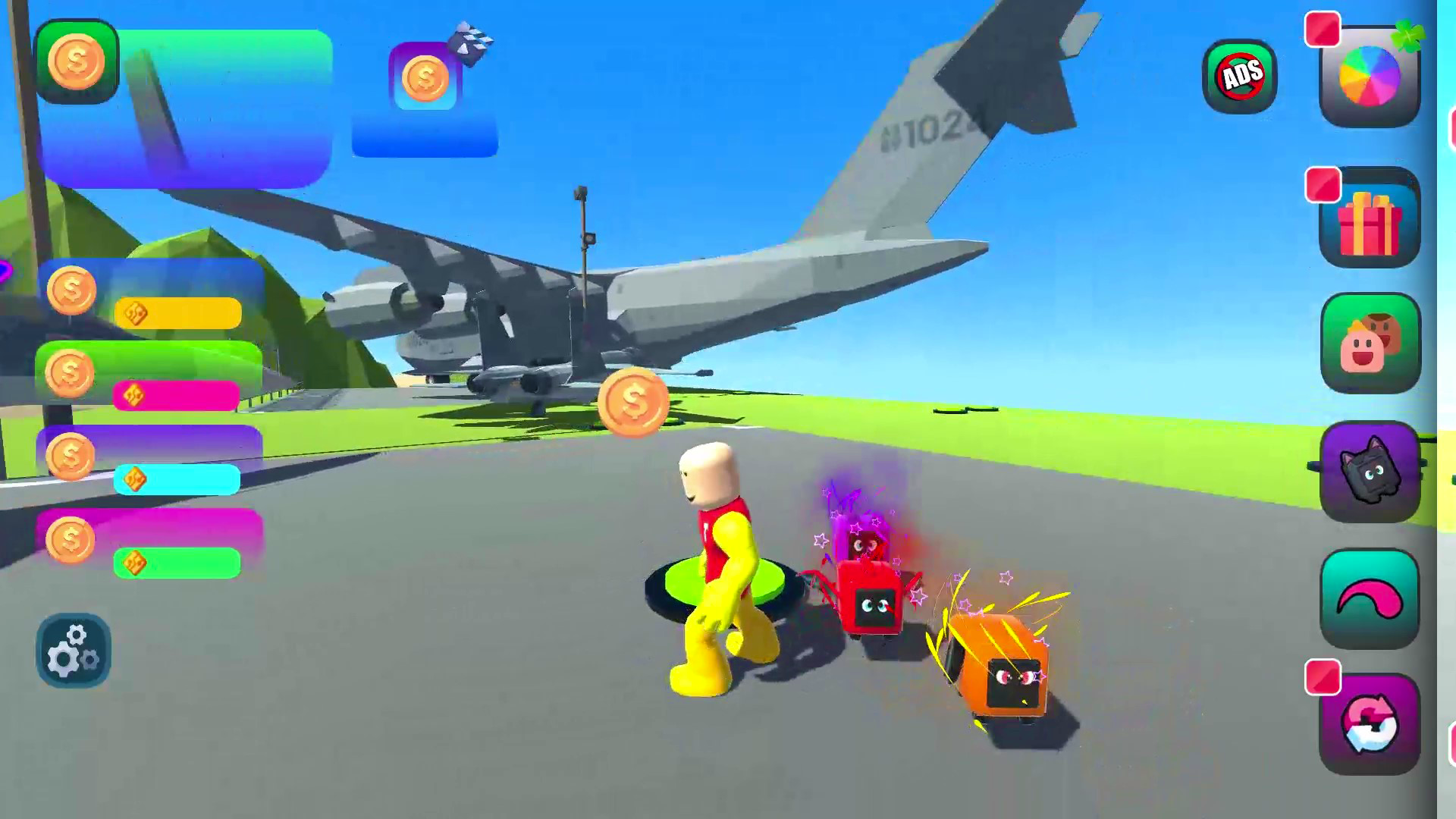Click the gold coin icon top-left
Screen dimensions: 1456x819
78,61
